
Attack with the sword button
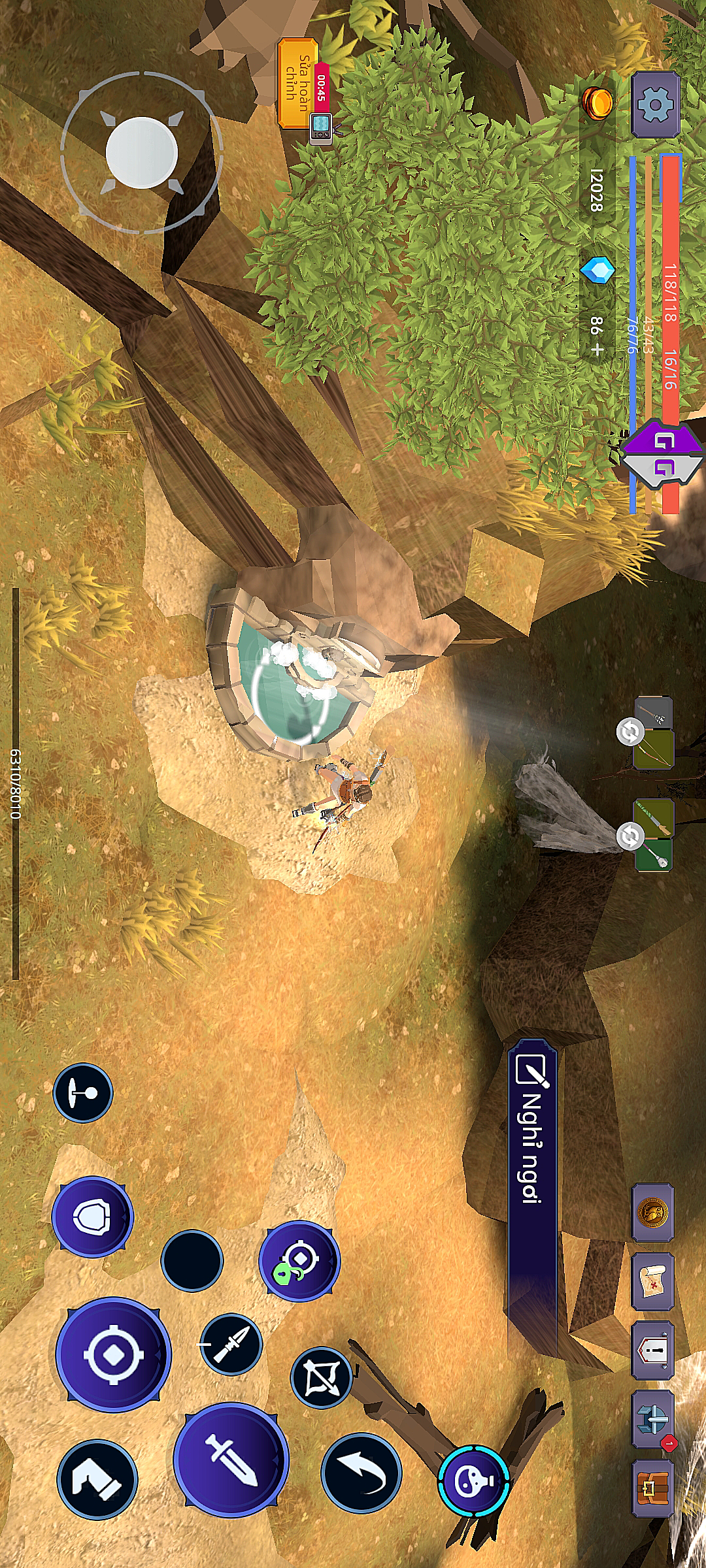[x=231, y=1459]
